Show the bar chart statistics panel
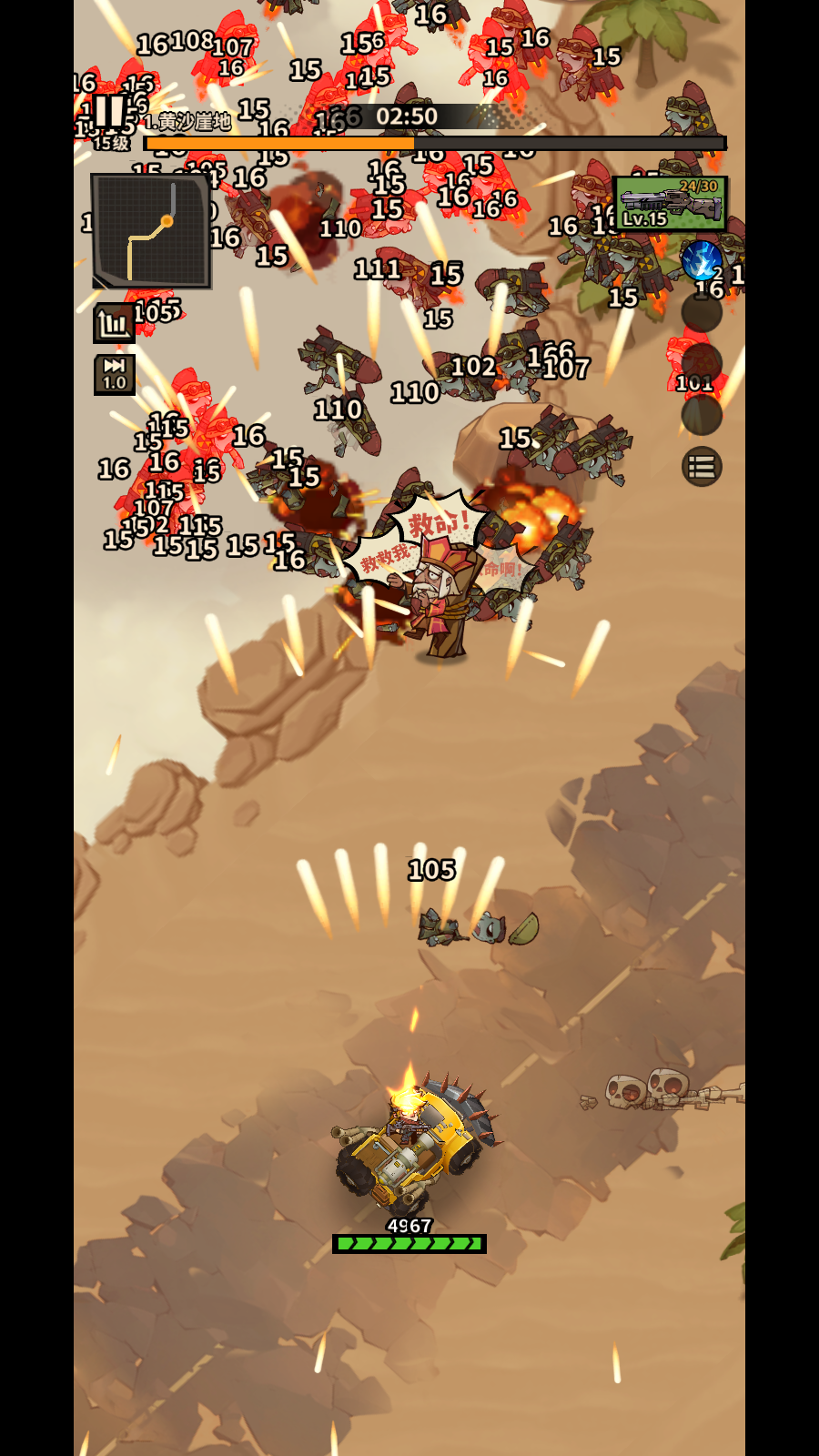 [x=115, y=323]
